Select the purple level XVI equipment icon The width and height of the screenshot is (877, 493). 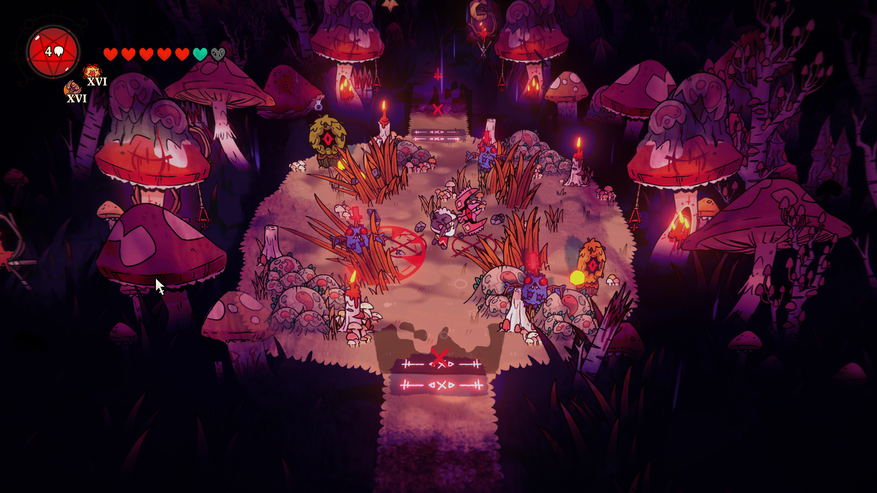click(73, 91)
